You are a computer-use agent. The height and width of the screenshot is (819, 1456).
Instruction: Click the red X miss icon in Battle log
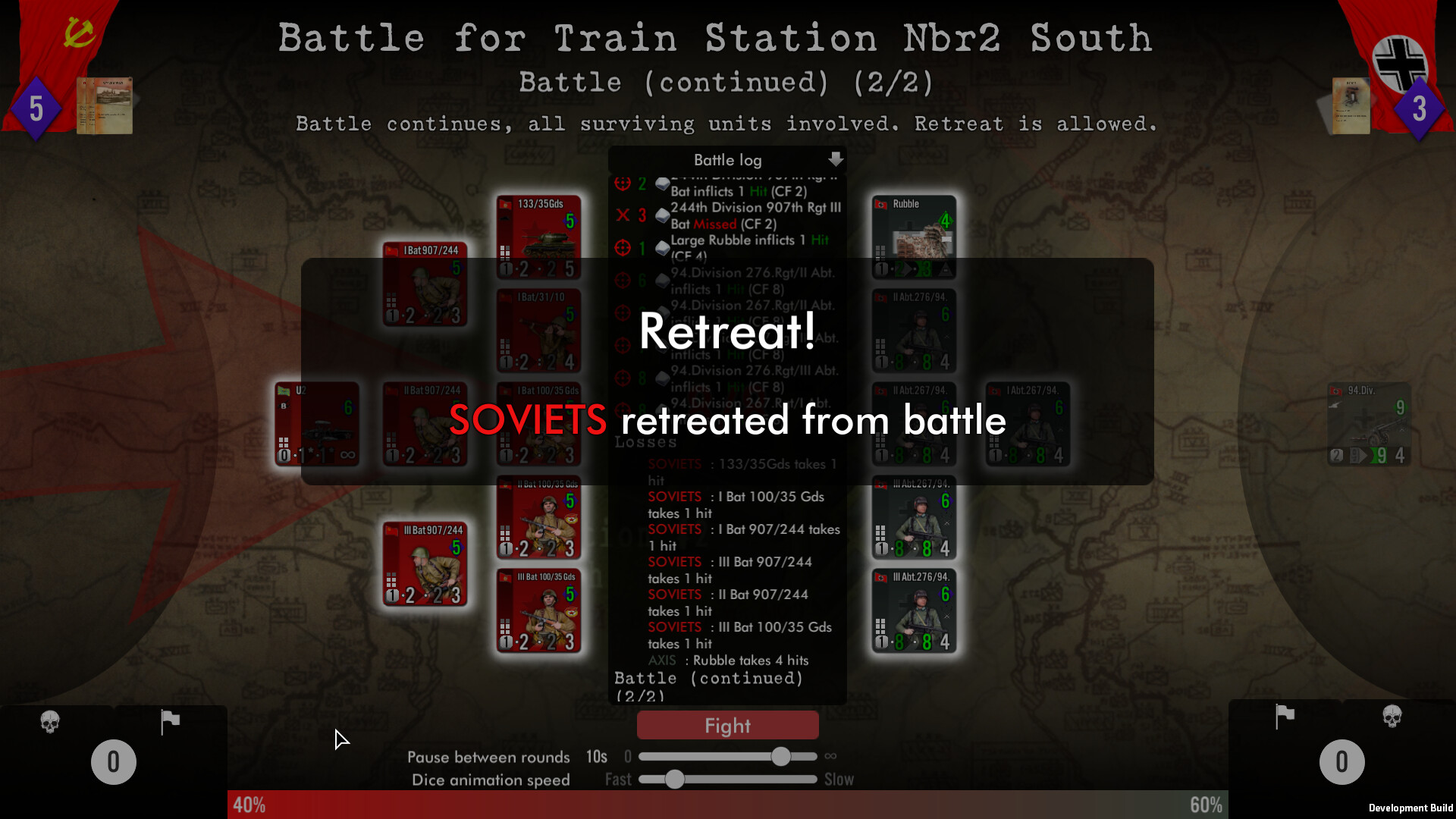623,215
